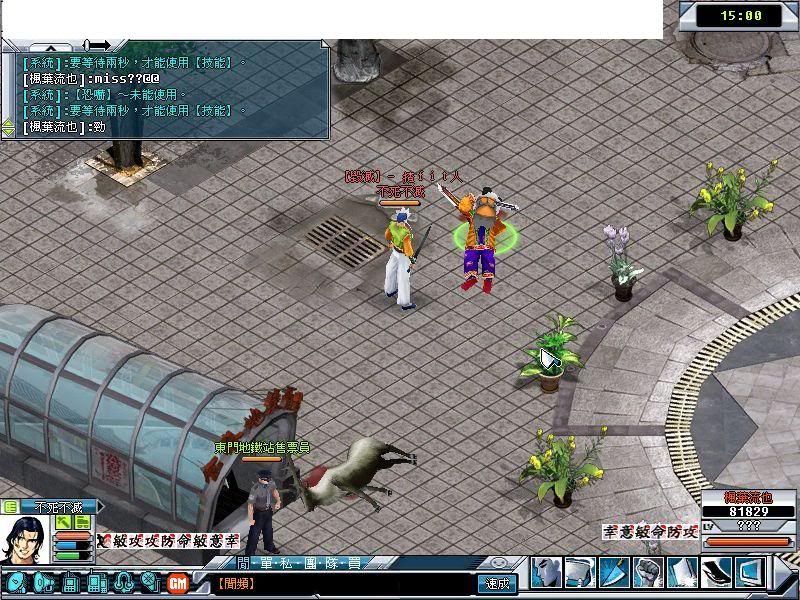The width and height of the screenshot is (800, 600).
Task: Use the clenched fist skill icon
Action: coord(648,572)
